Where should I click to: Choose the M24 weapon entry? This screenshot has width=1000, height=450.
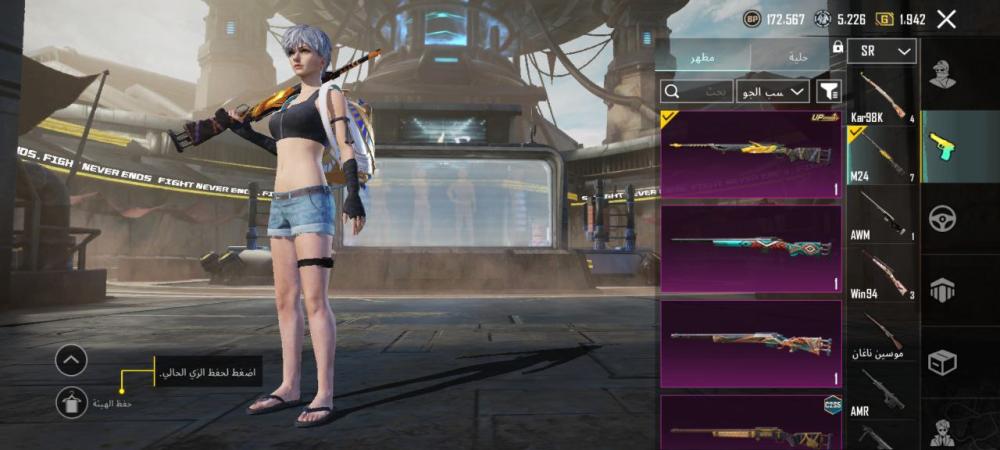pos(881,154)
